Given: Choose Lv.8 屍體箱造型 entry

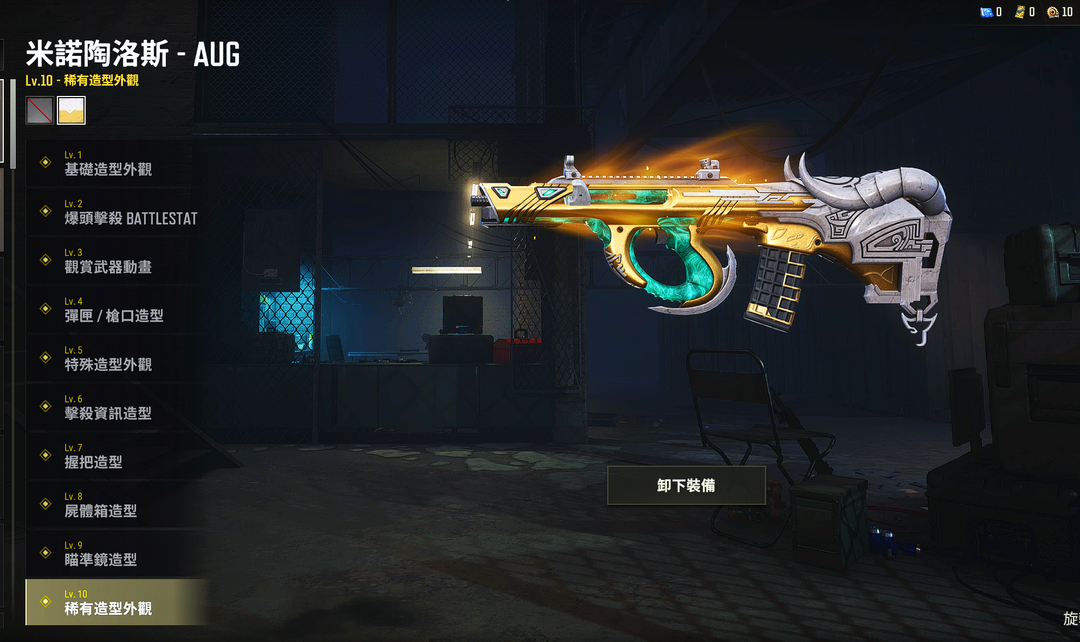Looking at the screenshot, I should tap(100, 505).
